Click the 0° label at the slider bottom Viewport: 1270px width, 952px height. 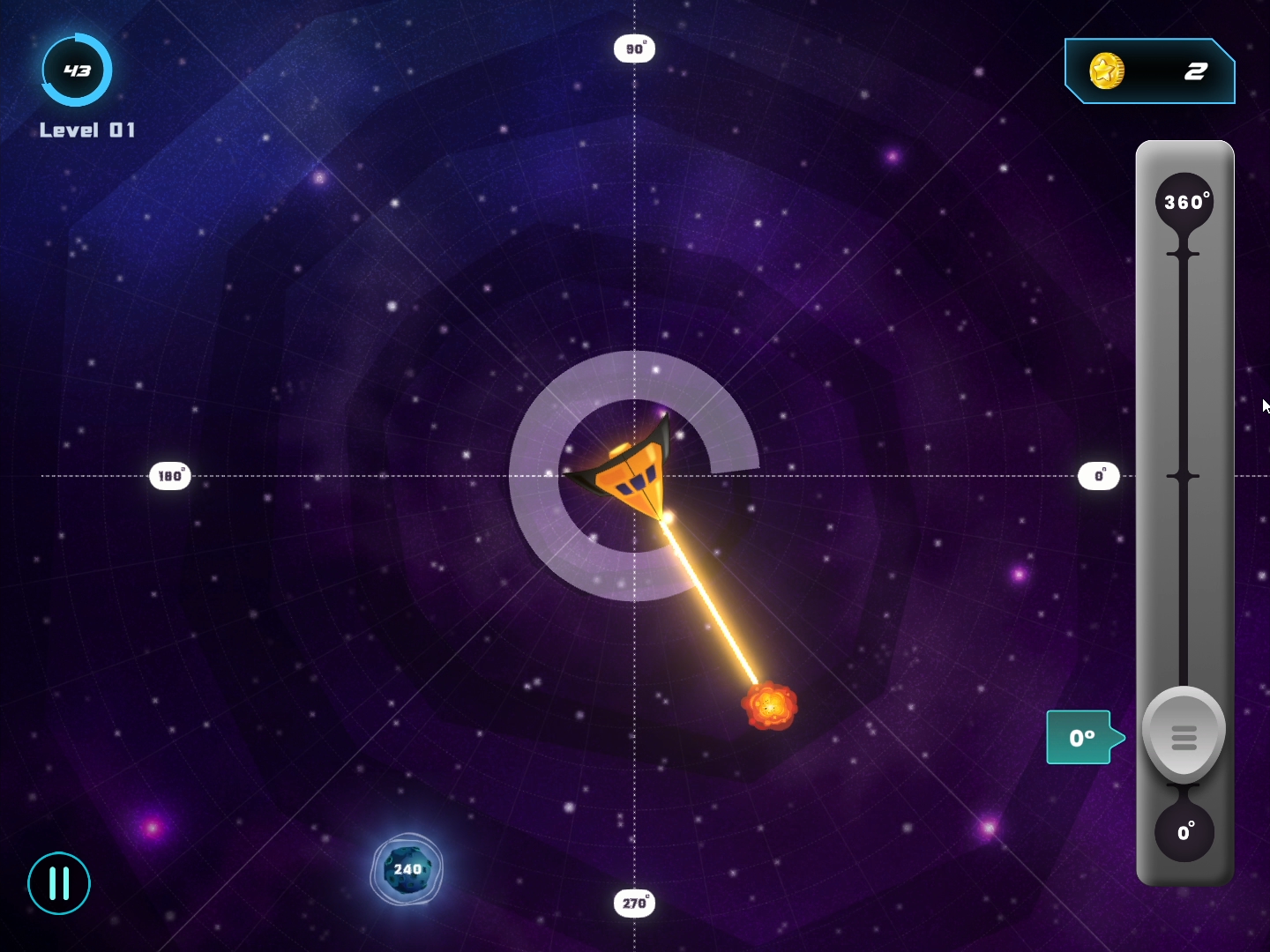point(1185,831)
